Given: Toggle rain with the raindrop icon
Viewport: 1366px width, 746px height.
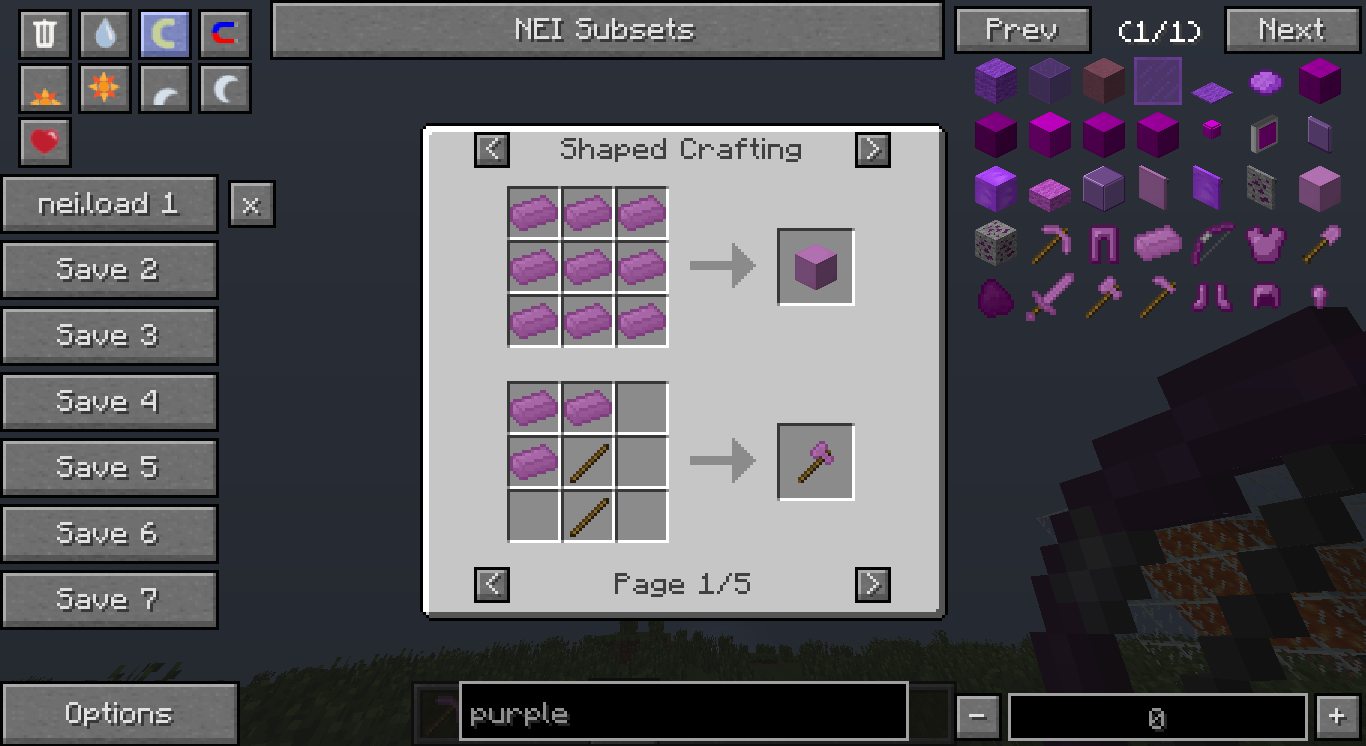Looking at the screenshot, I should pyautogui.click(x=104, y=32).
